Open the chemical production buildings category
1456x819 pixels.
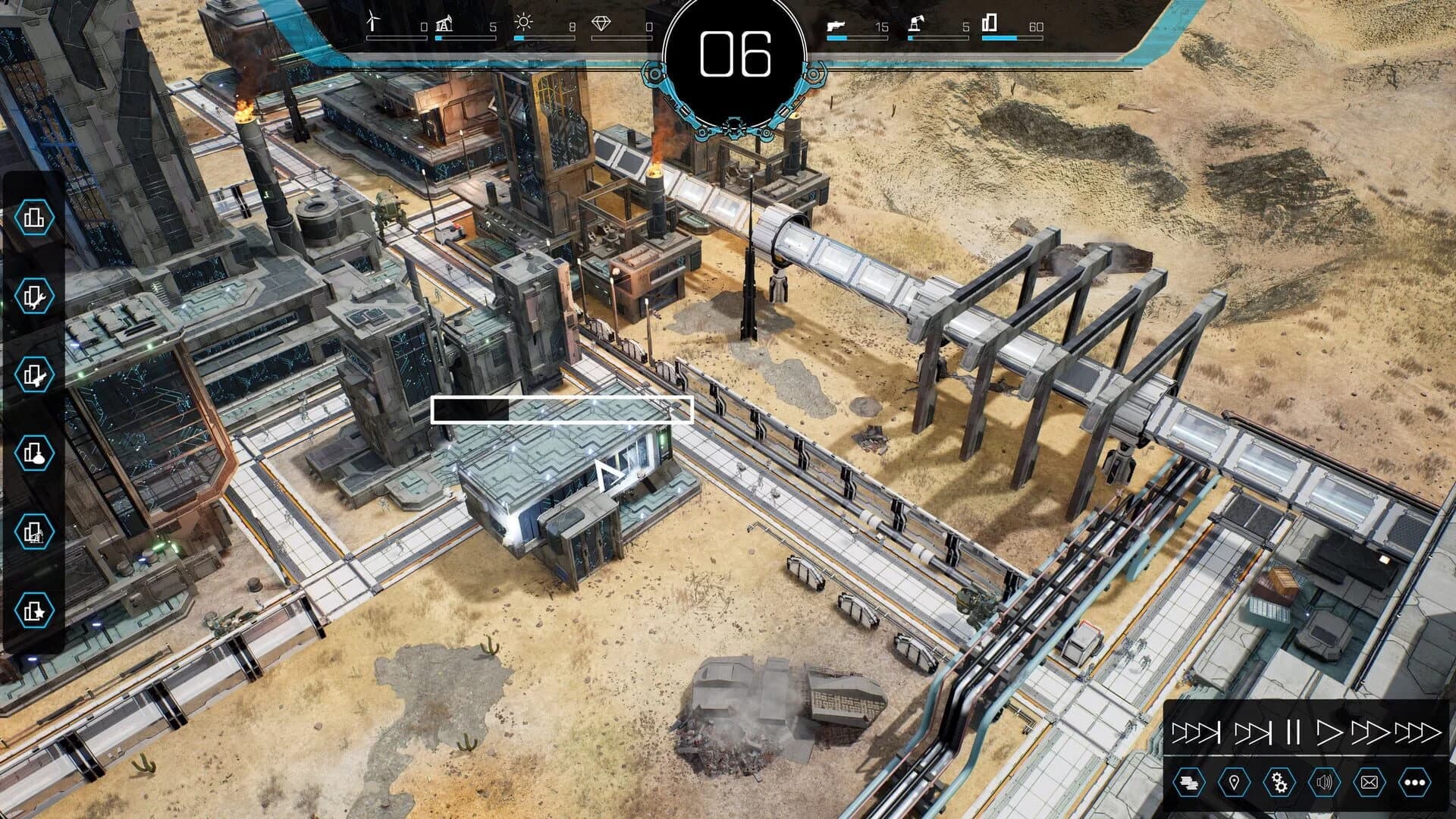pos(36,453)
